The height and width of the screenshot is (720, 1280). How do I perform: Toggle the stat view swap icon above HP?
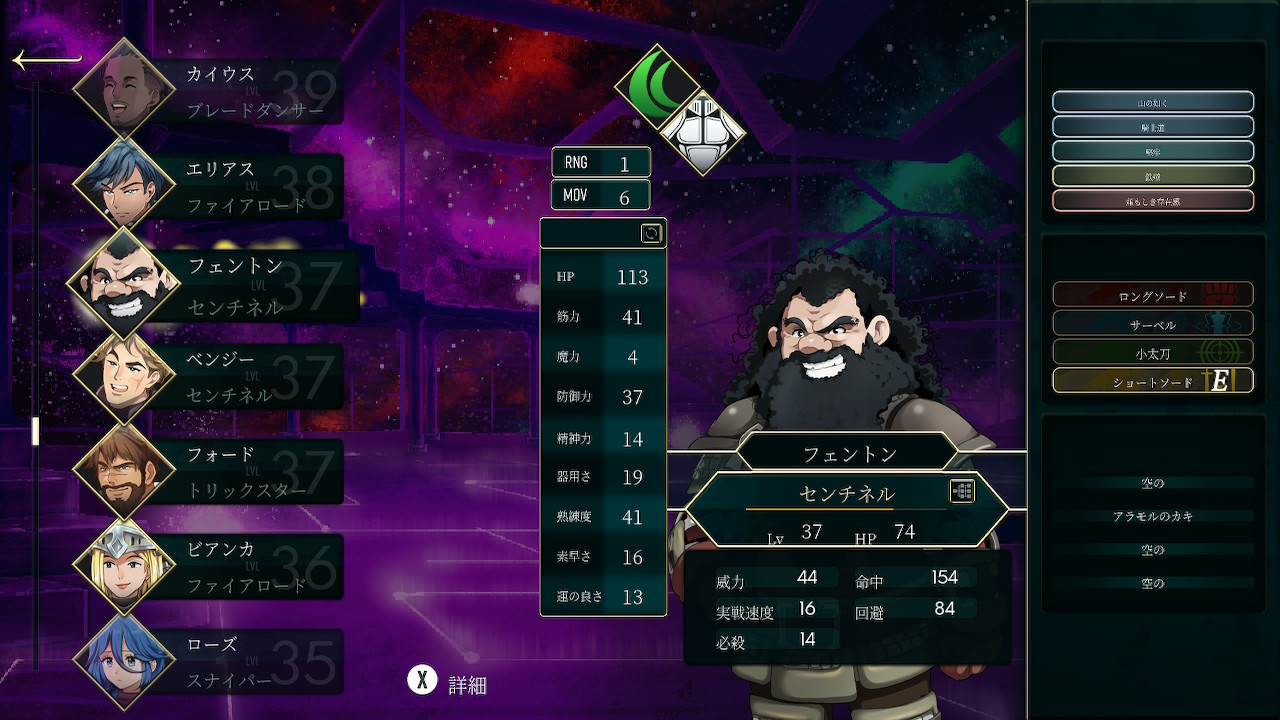point(651,234)
